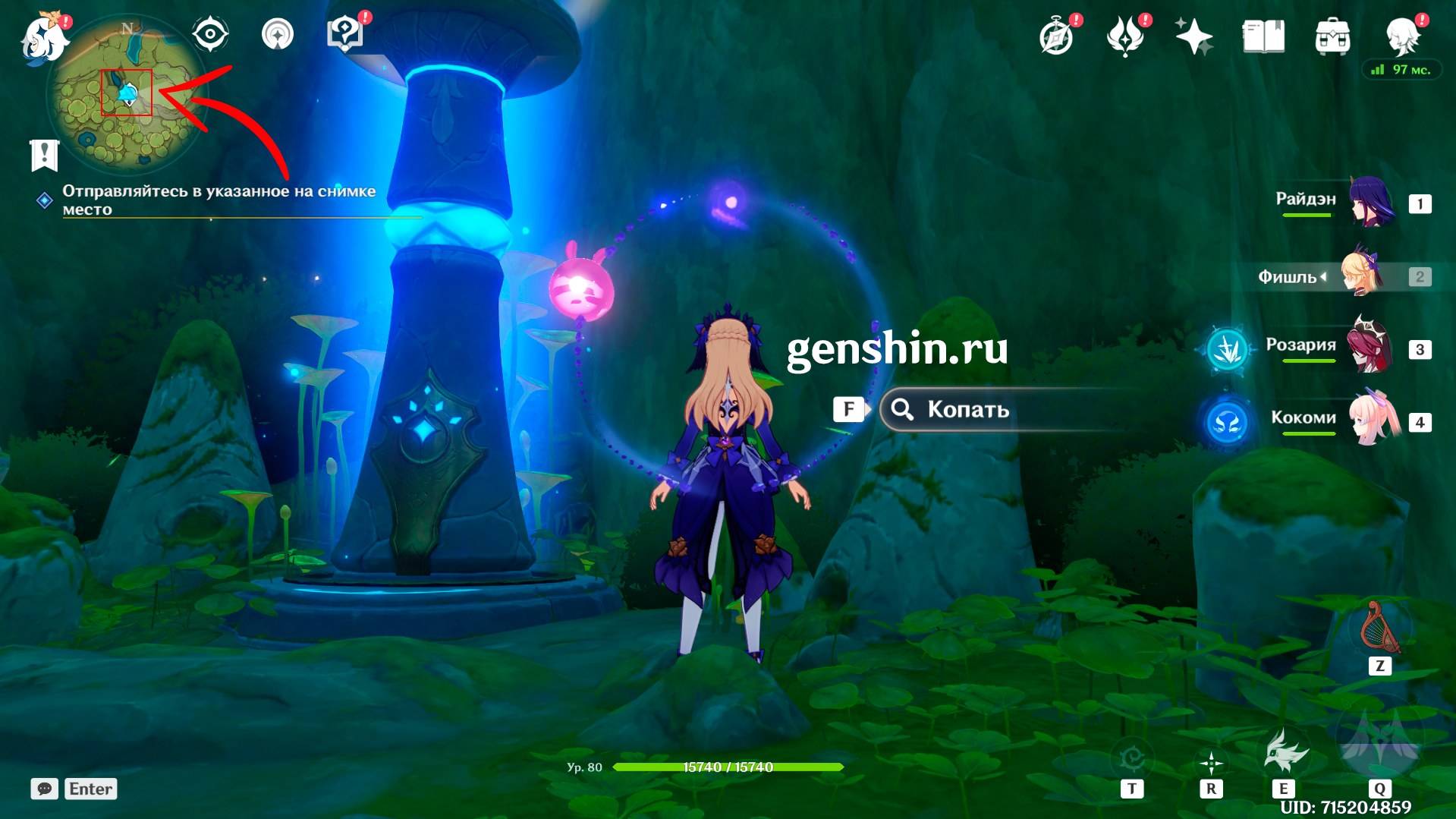This screenshot has height=819, width=1456.
Task: Open the events winged icon
Action: coord(1124,36)
